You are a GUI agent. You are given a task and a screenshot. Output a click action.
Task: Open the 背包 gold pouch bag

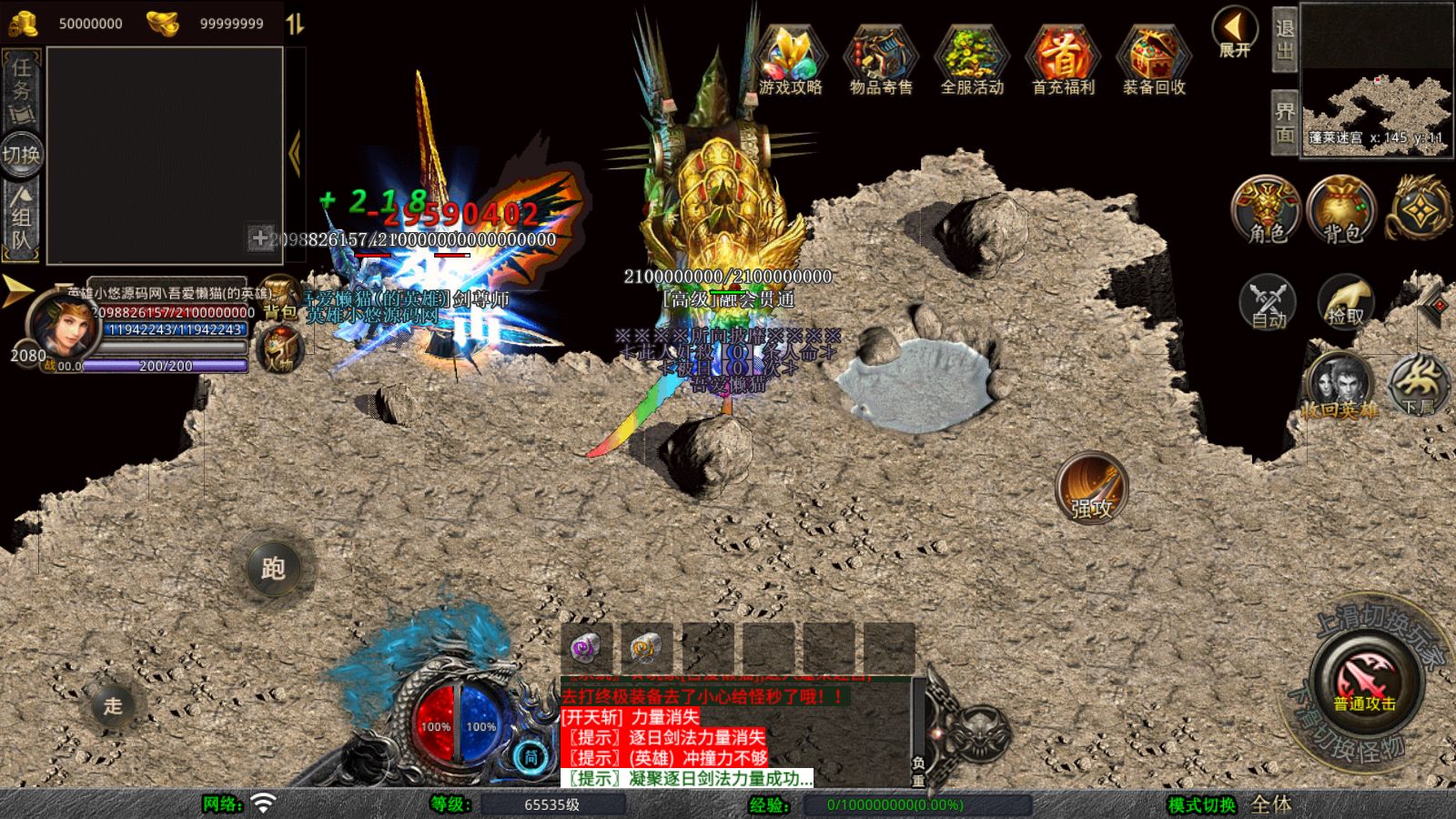click(1341, 209)
